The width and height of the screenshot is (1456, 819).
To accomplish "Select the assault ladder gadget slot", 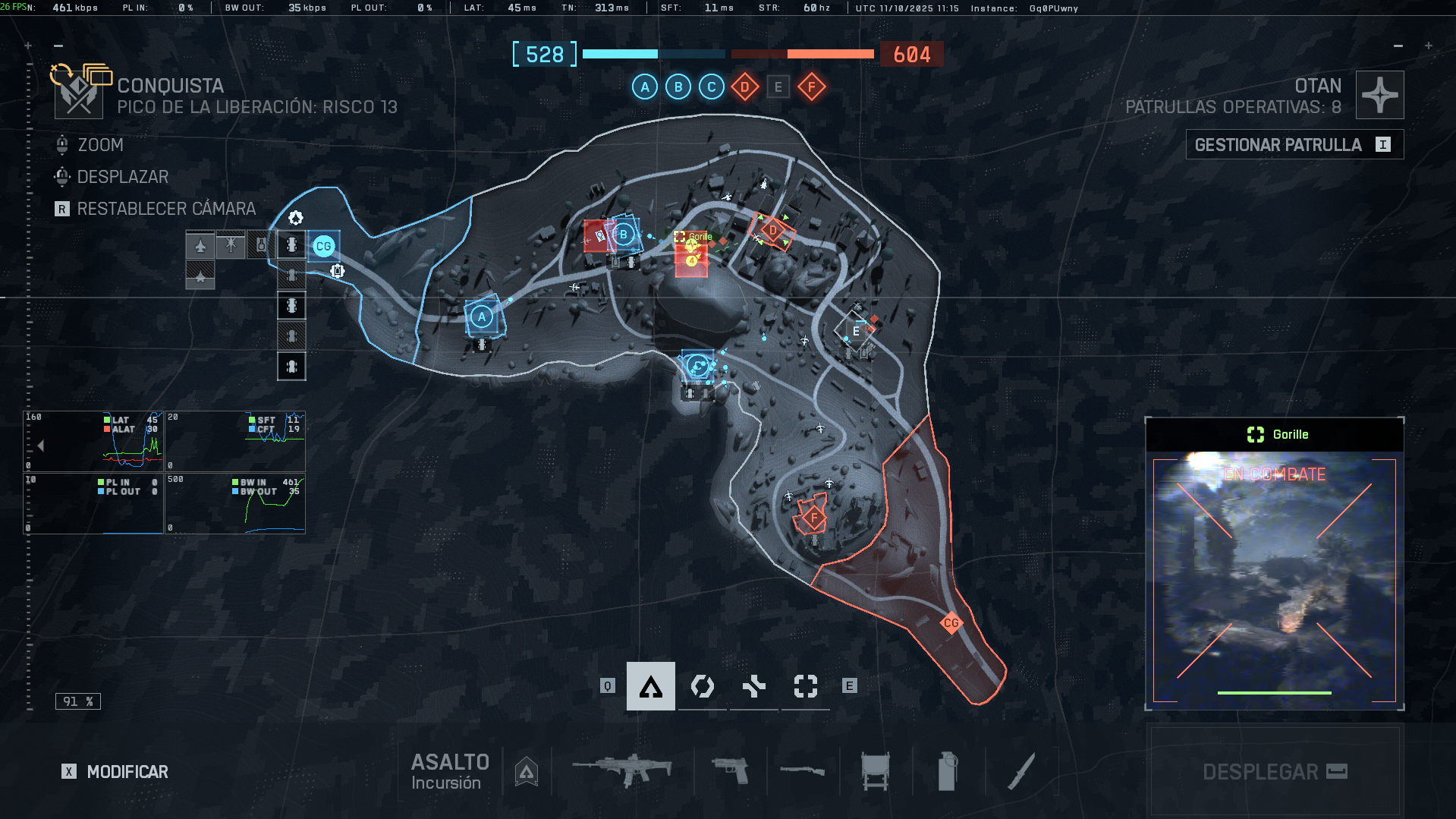I will point(875,770).
